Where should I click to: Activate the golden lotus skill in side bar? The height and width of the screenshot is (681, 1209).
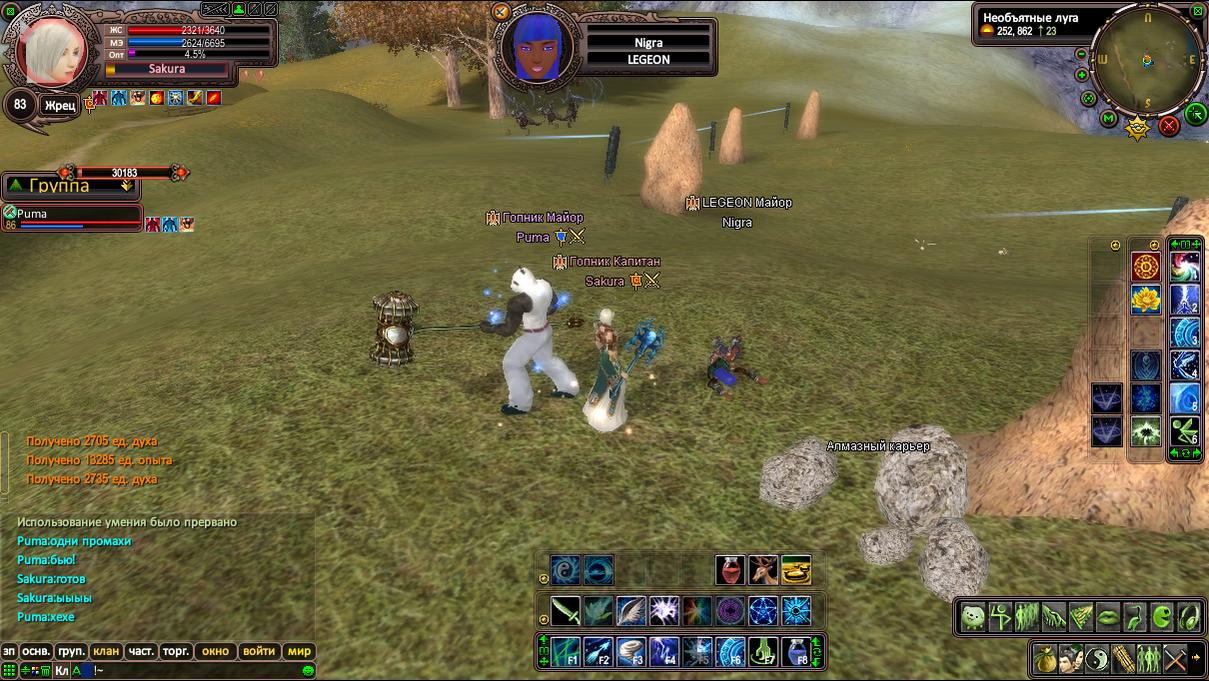(x=1145, y=299)
